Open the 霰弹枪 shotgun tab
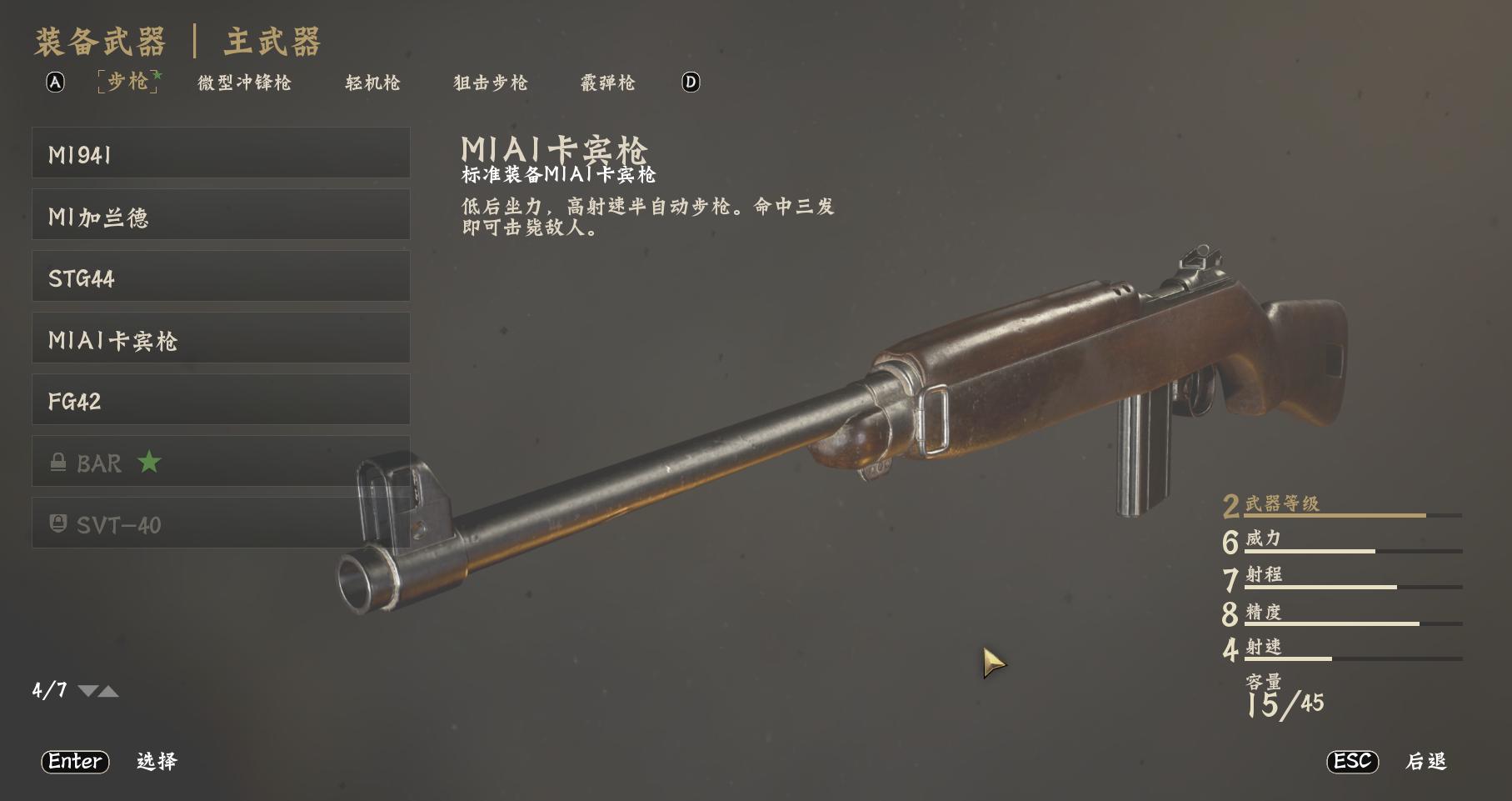1512x801 pixels. coord(607,83)
